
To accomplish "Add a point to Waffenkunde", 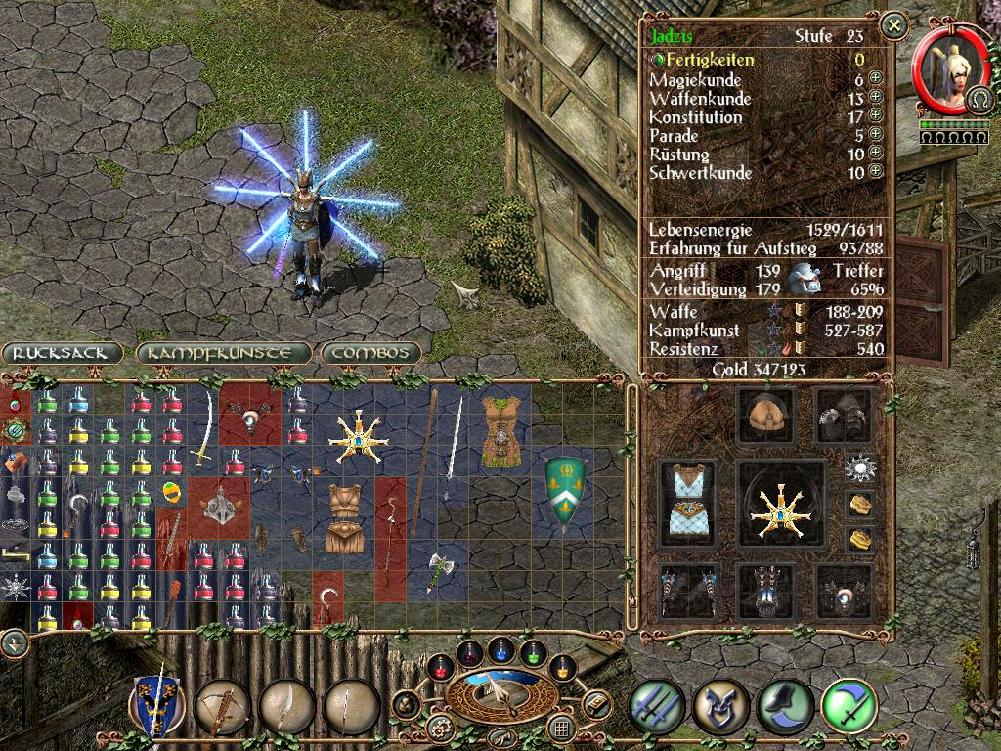I will point(876,97).
